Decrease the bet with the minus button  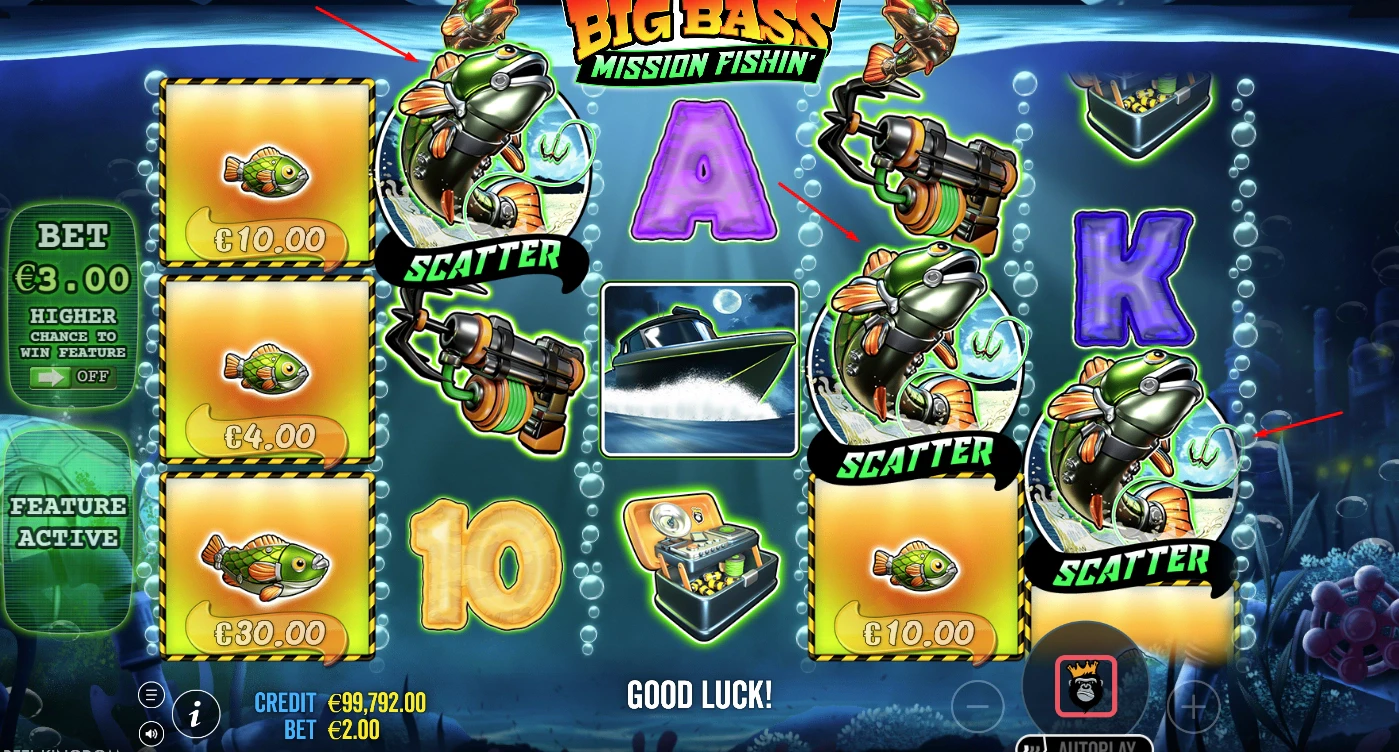coord(977,706)
